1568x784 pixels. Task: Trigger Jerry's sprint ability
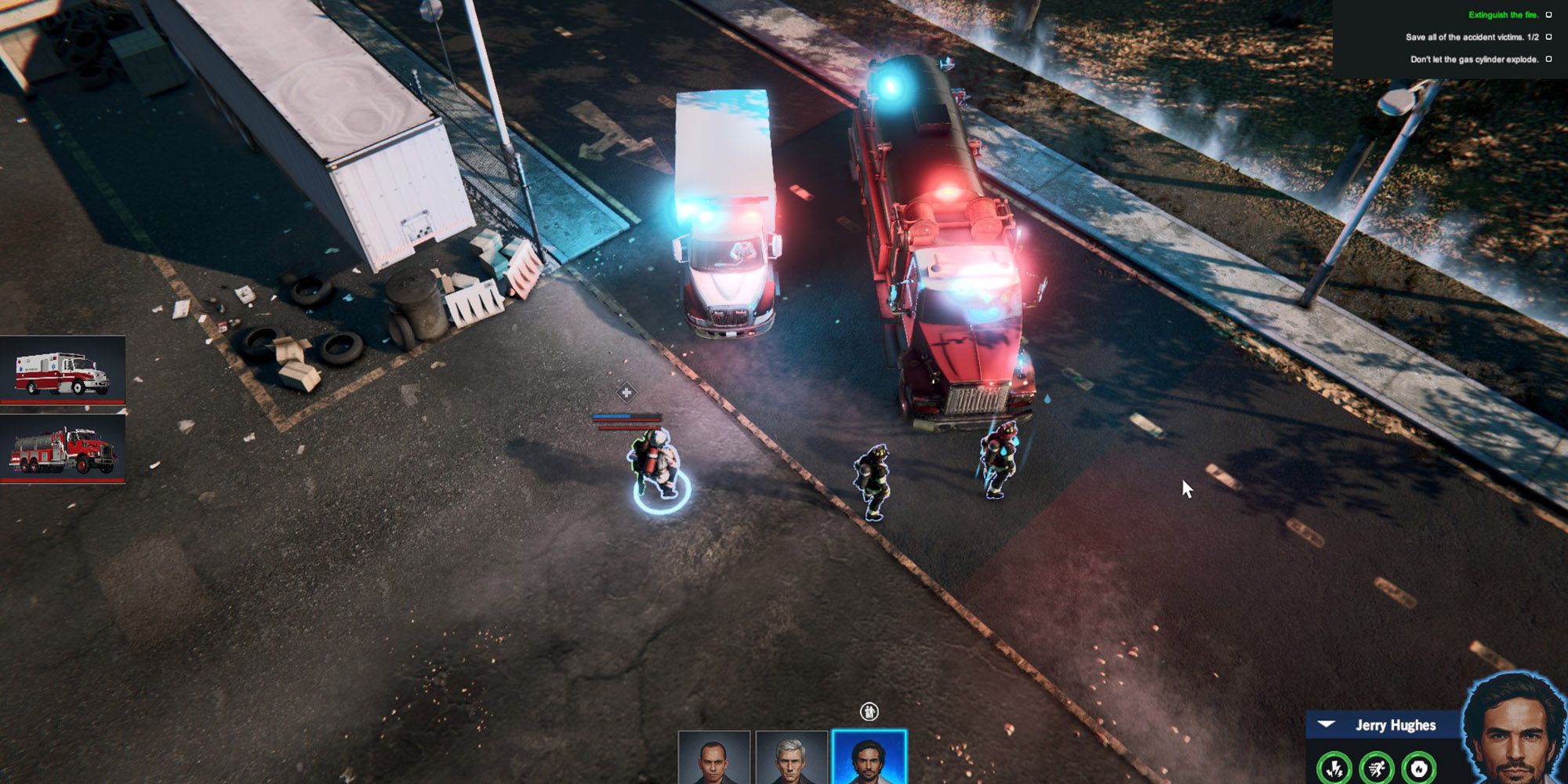pyautogui.click(x=1376, y=768)
